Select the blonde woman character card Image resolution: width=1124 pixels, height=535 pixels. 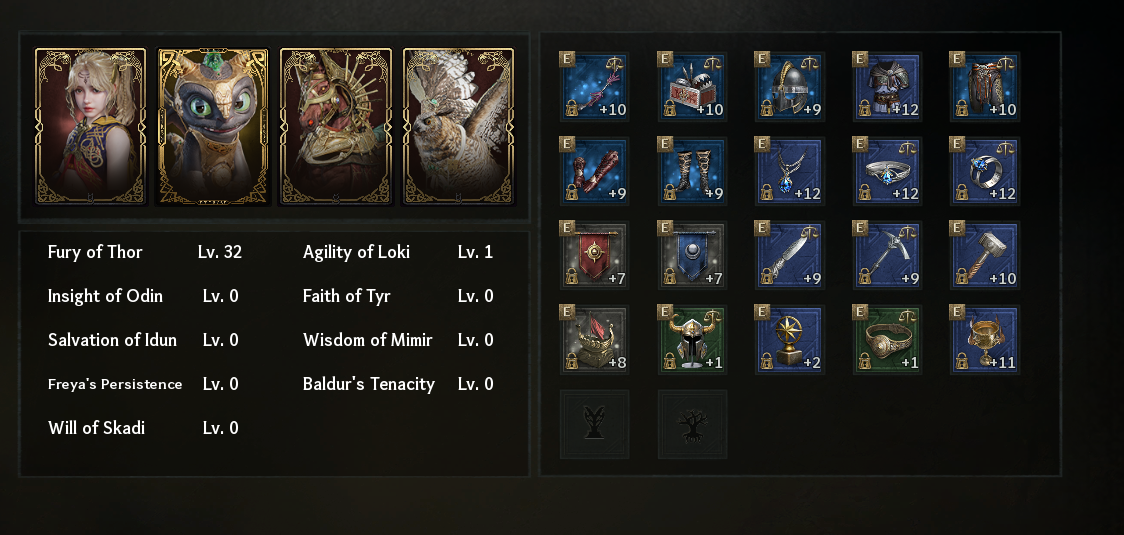coord(90,125)
